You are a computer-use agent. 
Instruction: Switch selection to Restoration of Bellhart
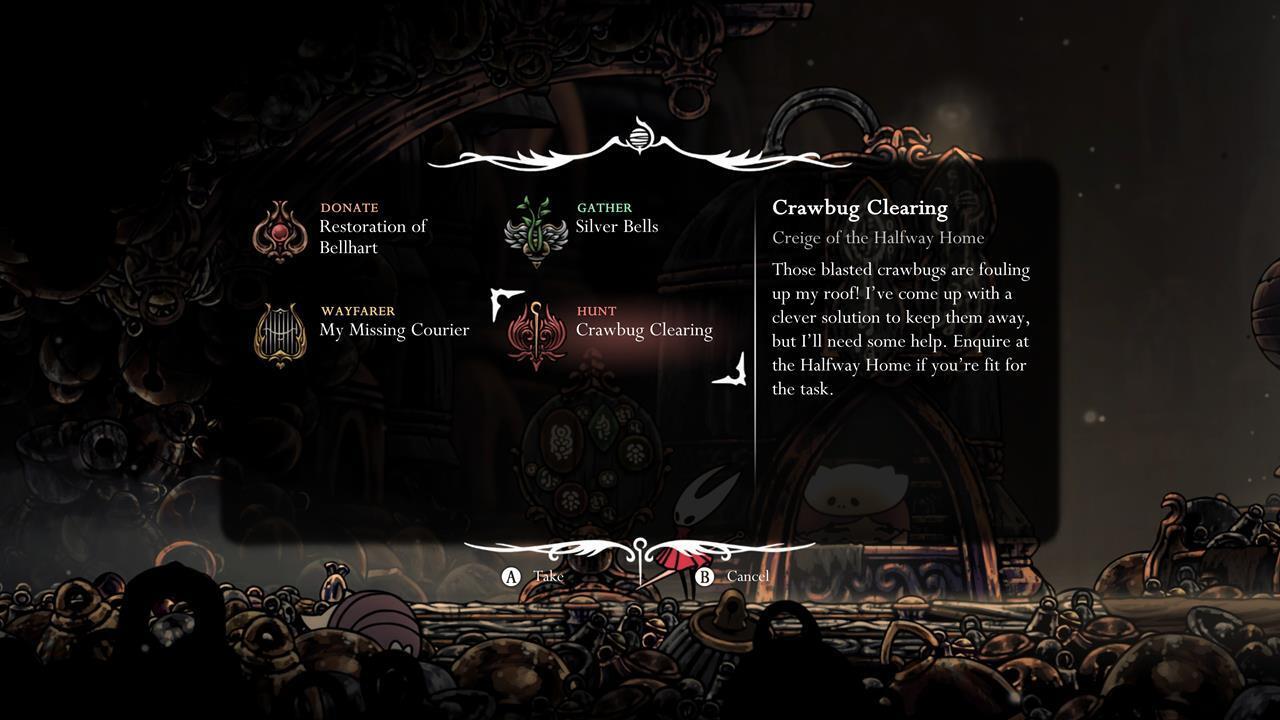[372, 236]
